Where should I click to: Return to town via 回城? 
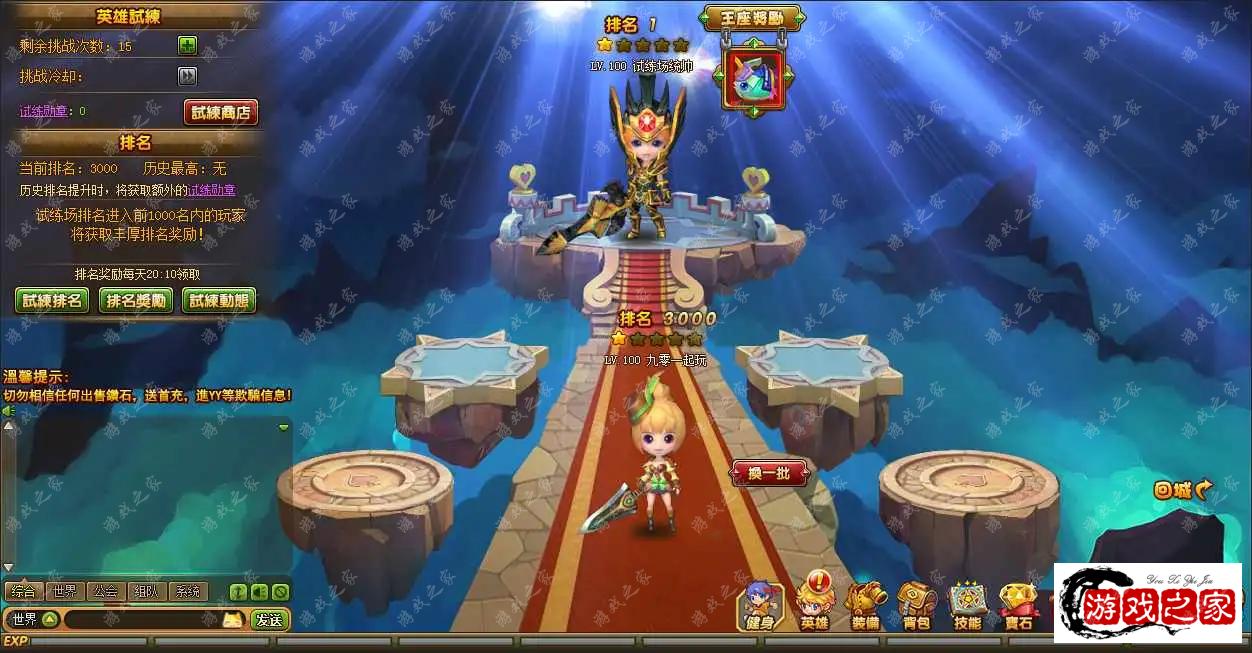[1182, 490]
